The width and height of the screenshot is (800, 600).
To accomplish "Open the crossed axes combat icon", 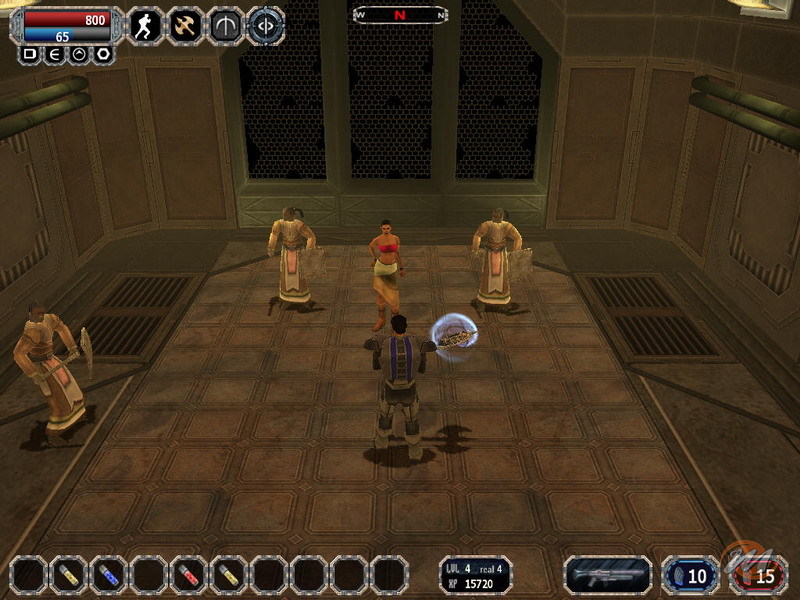I will point(185,26).
